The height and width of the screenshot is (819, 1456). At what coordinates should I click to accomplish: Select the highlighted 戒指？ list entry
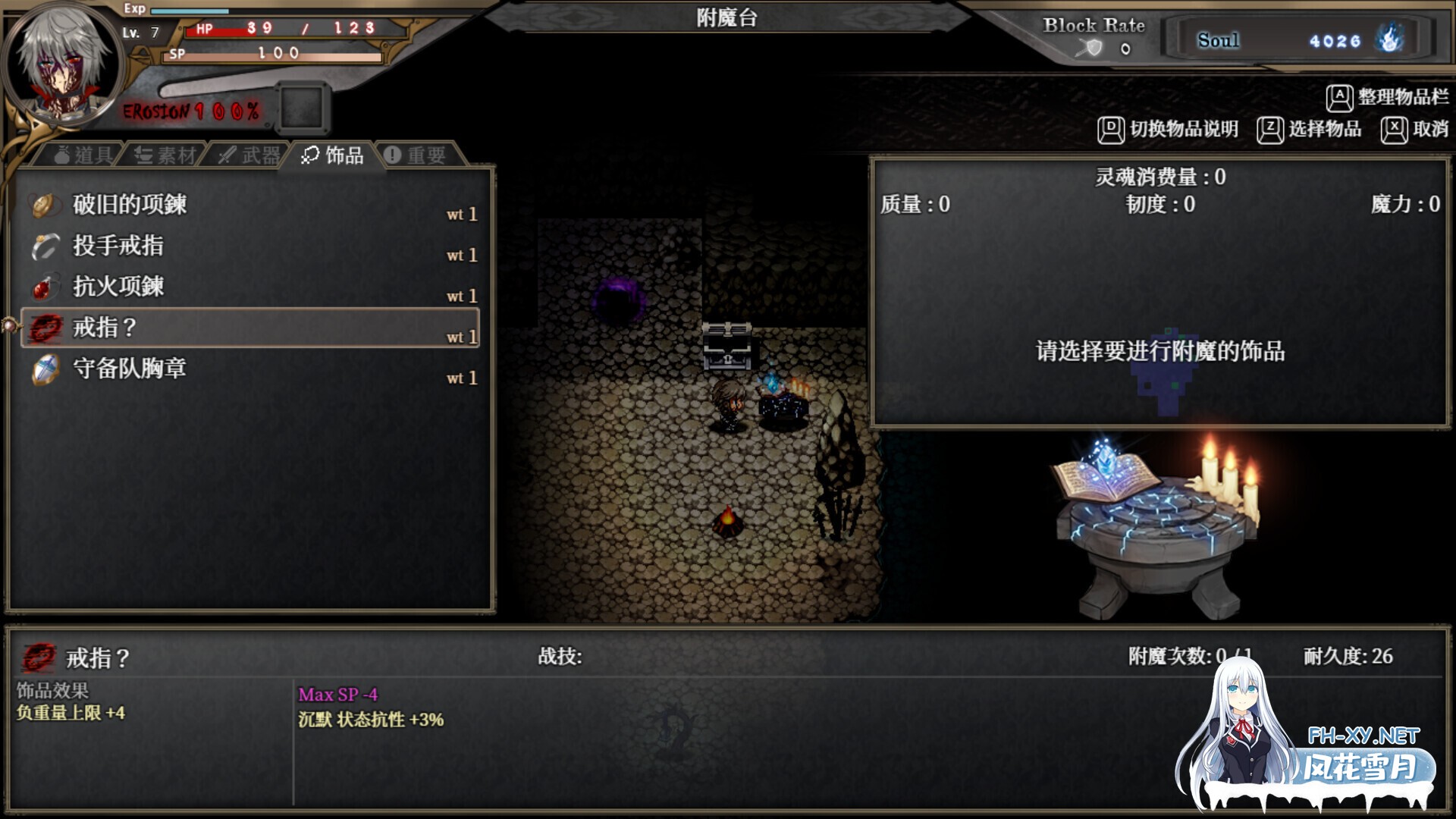[250, 328]
